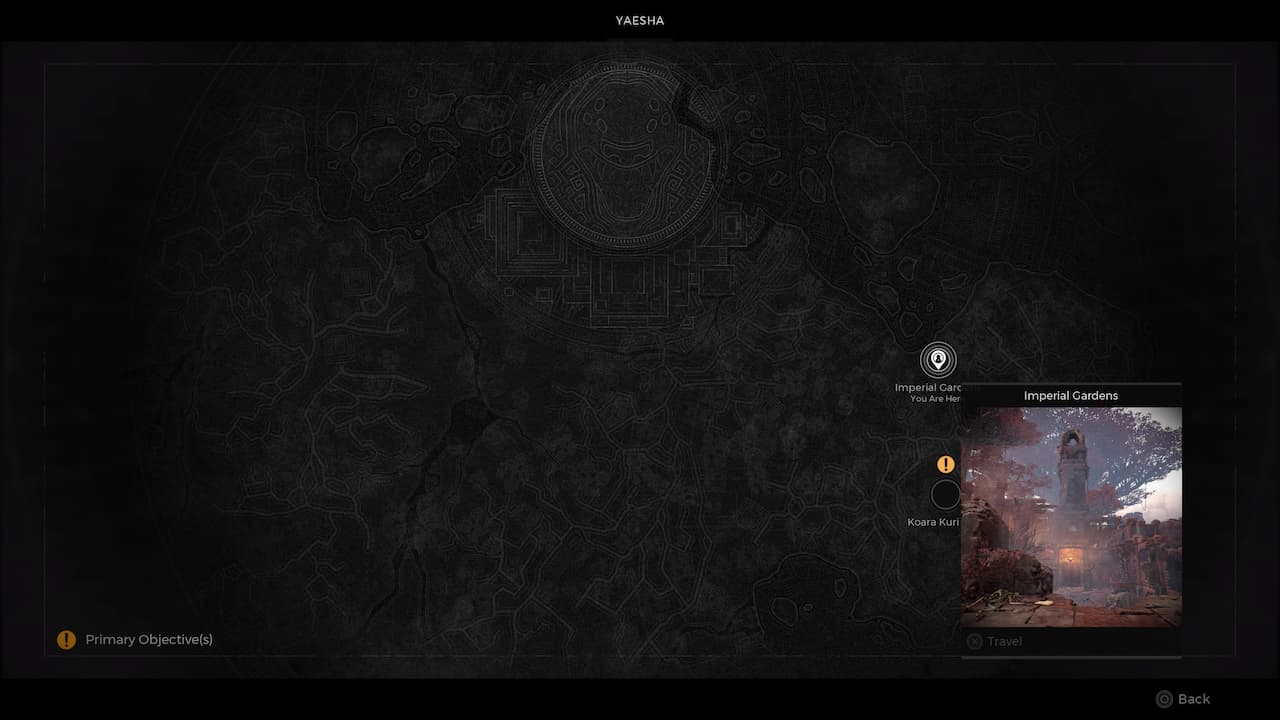Click Primary Objective(s) legend text

pos(148,639)
